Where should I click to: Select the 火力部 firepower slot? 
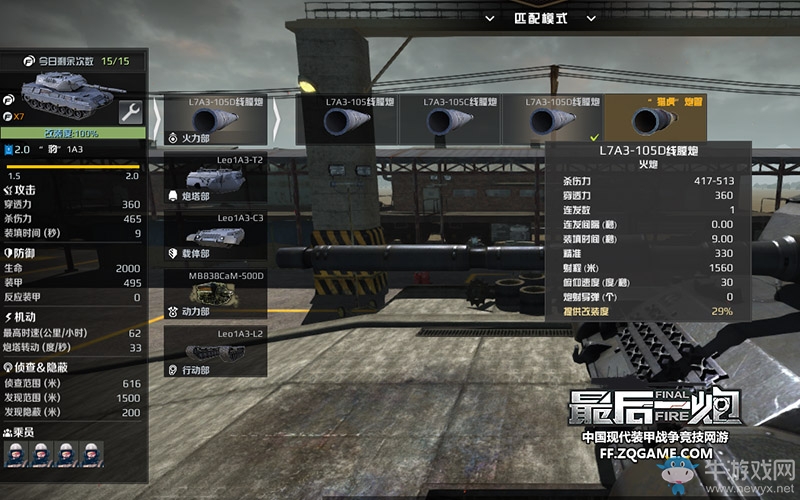pyautogui.click(x=214, y=120)
